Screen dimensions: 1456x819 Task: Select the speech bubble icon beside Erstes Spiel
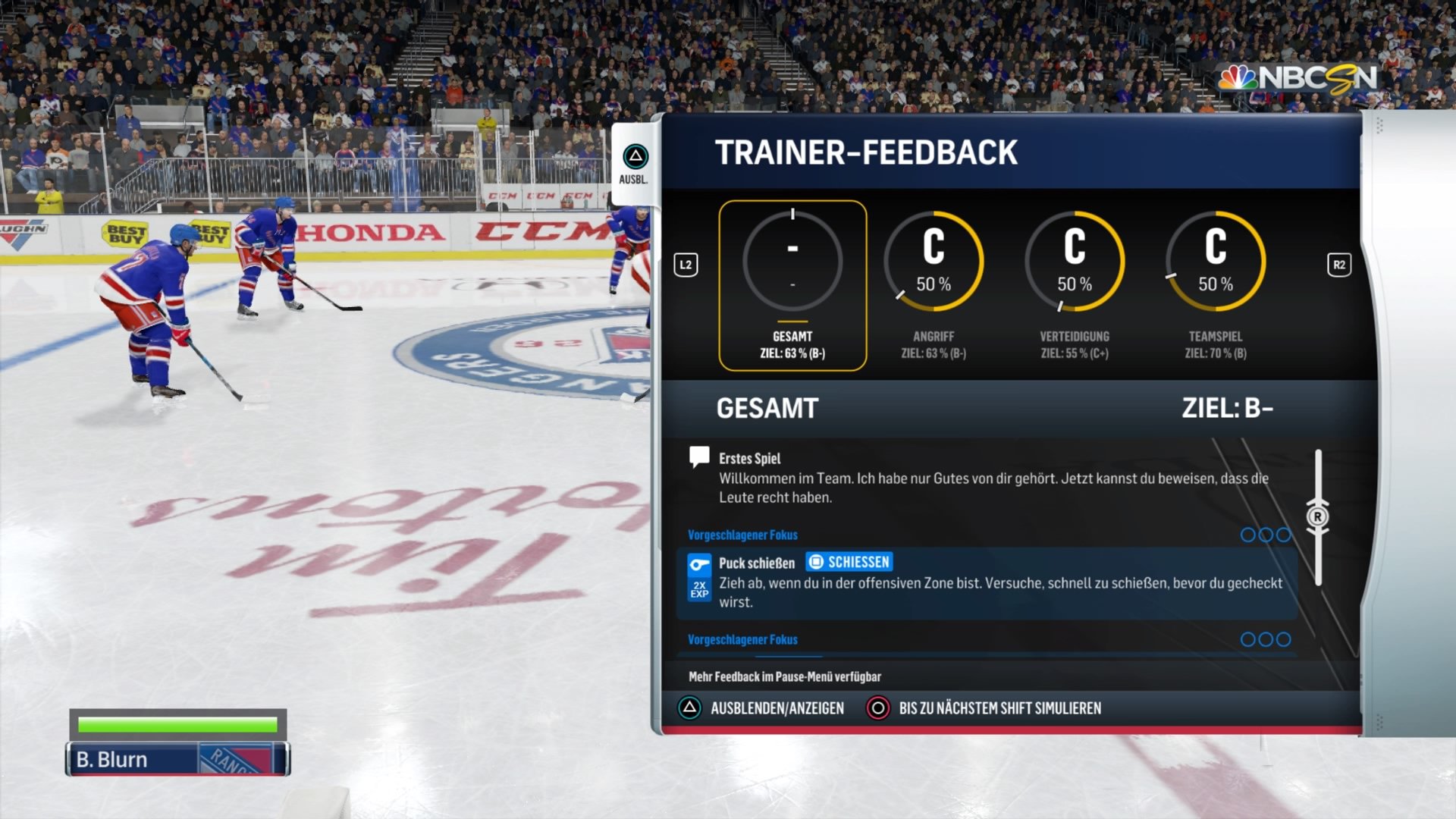(698, 456)
